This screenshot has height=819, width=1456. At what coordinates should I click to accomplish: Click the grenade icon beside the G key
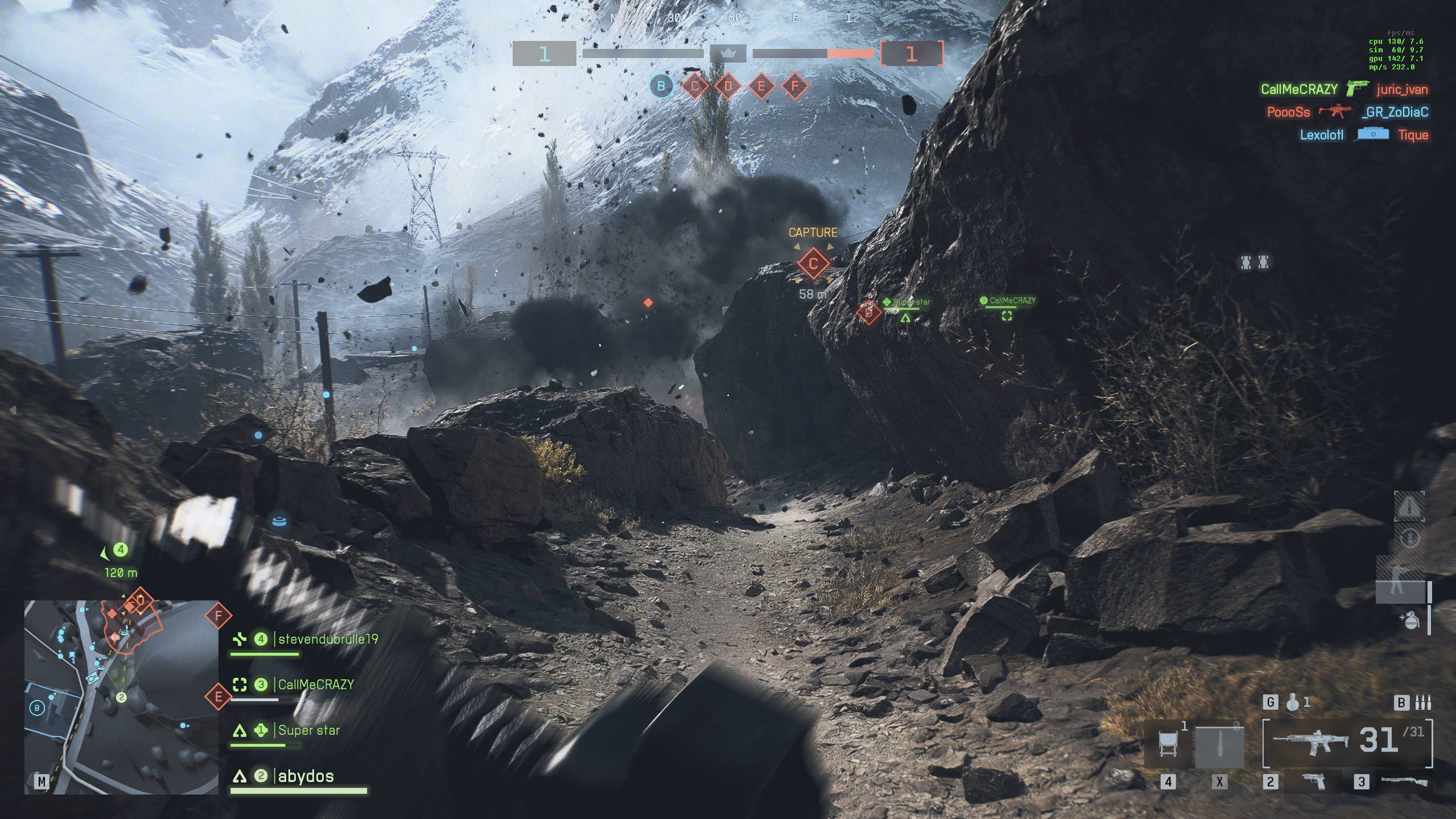1293,703
